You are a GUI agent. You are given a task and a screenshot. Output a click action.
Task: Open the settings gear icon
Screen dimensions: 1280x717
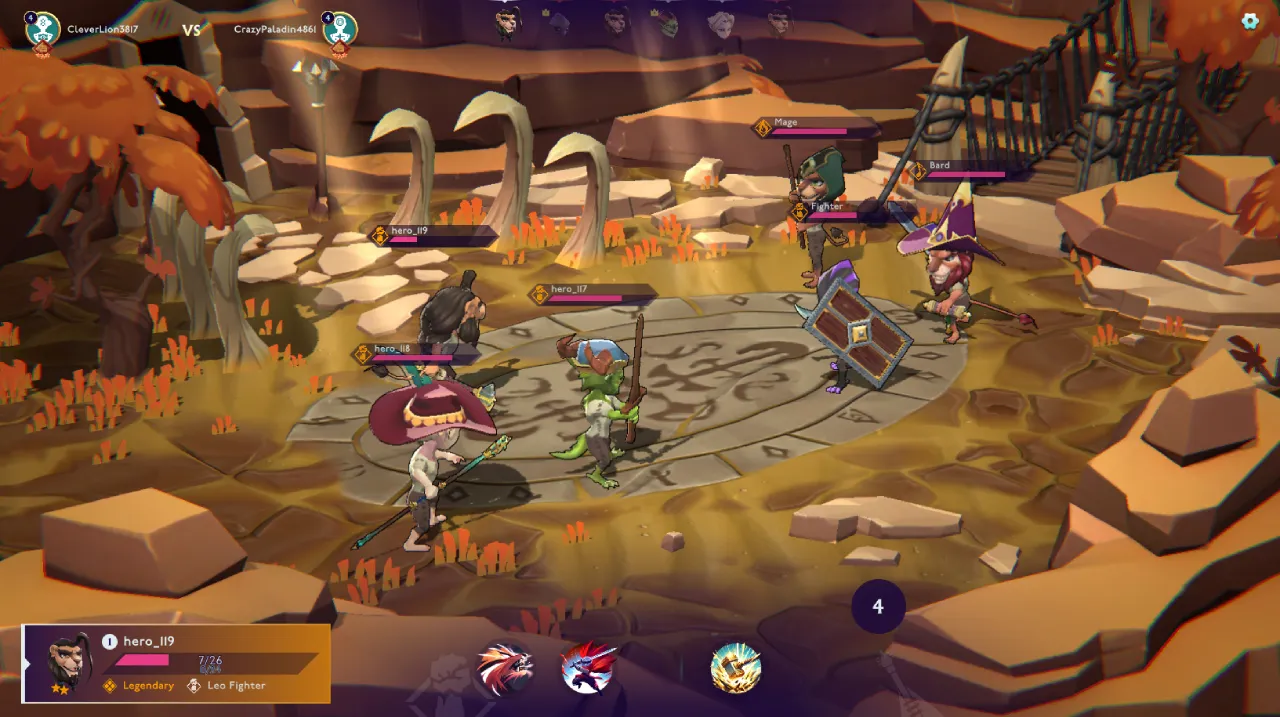(1250, 21)
